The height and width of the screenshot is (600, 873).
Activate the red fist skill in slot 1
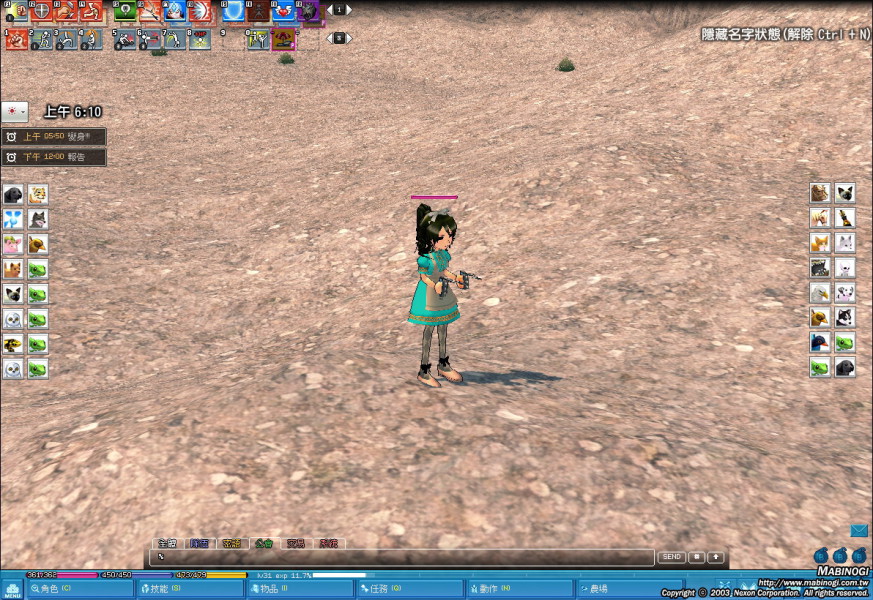[16, 40]
